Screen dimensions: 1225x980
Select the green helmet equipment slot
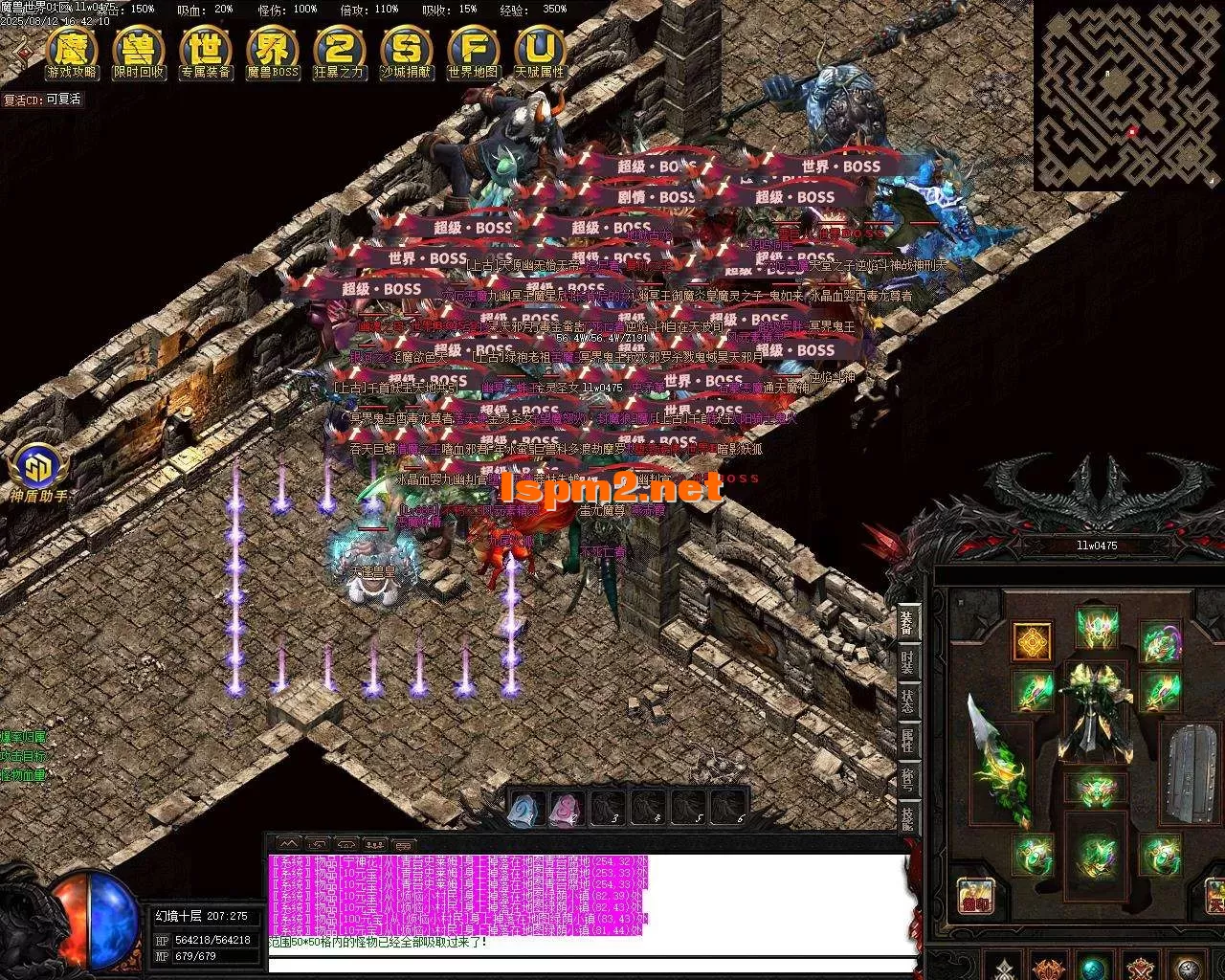(x=1097, y=627)
